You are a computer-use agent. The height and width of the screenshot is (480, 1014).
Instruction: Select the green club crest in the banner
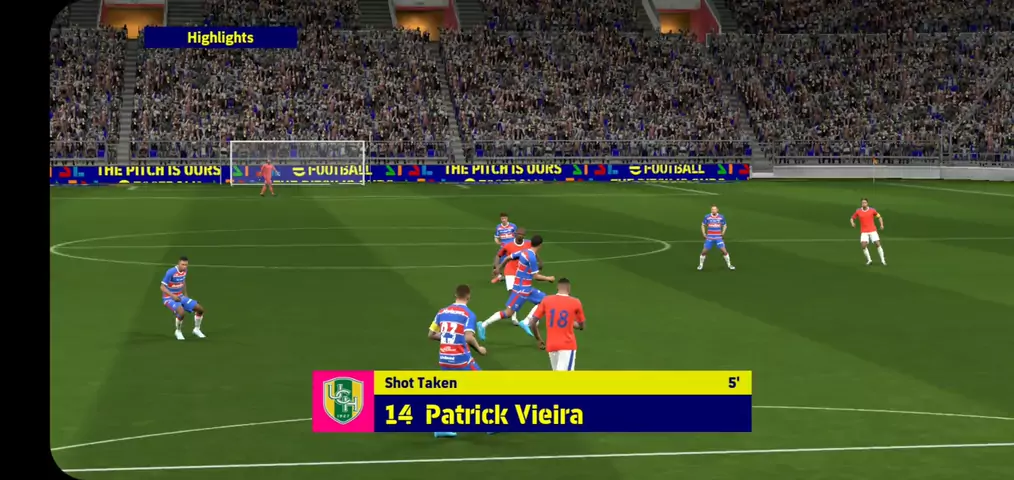pos(343,401)
